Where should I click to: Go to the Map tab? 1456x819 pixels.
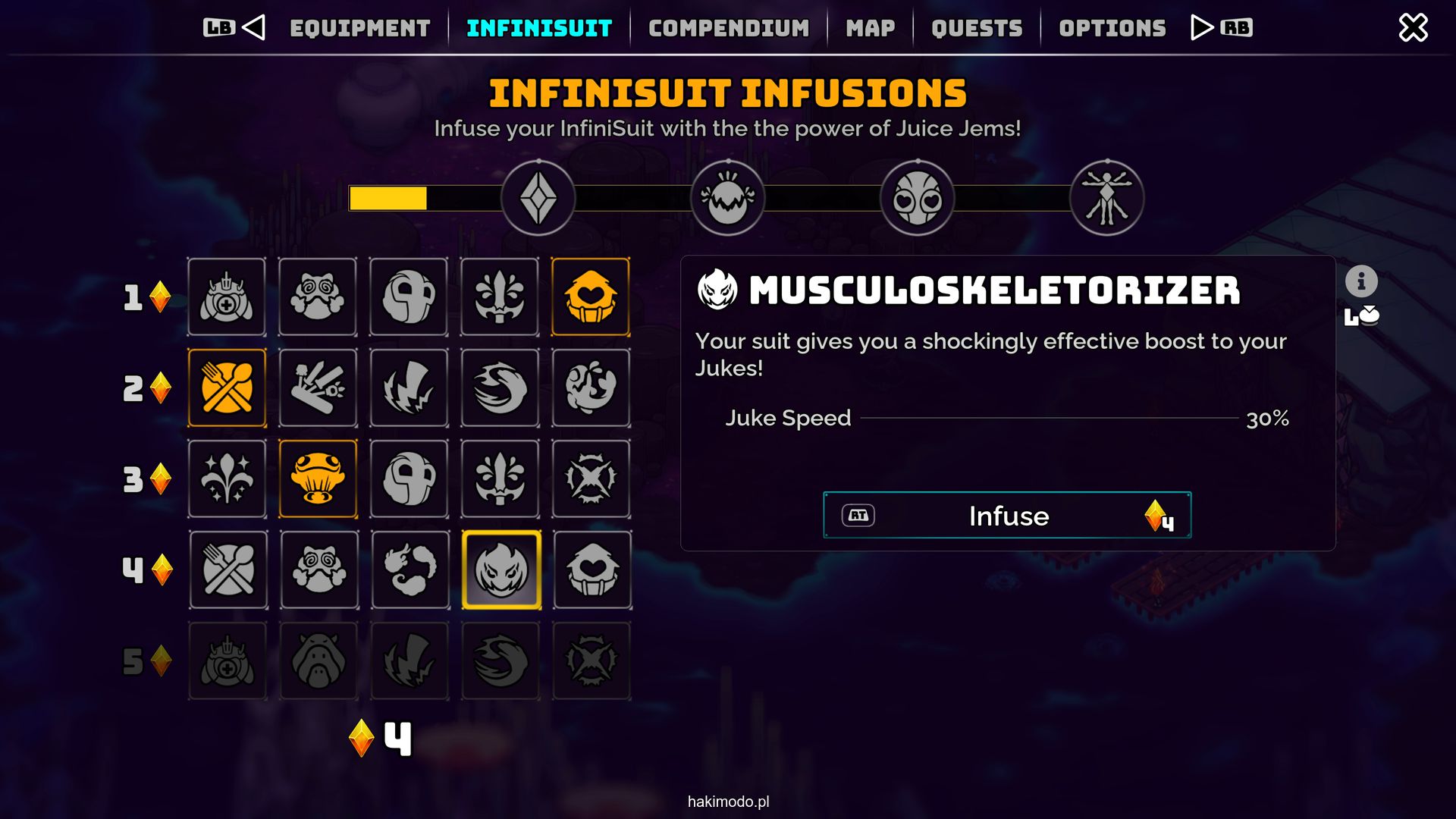(870, 29)
